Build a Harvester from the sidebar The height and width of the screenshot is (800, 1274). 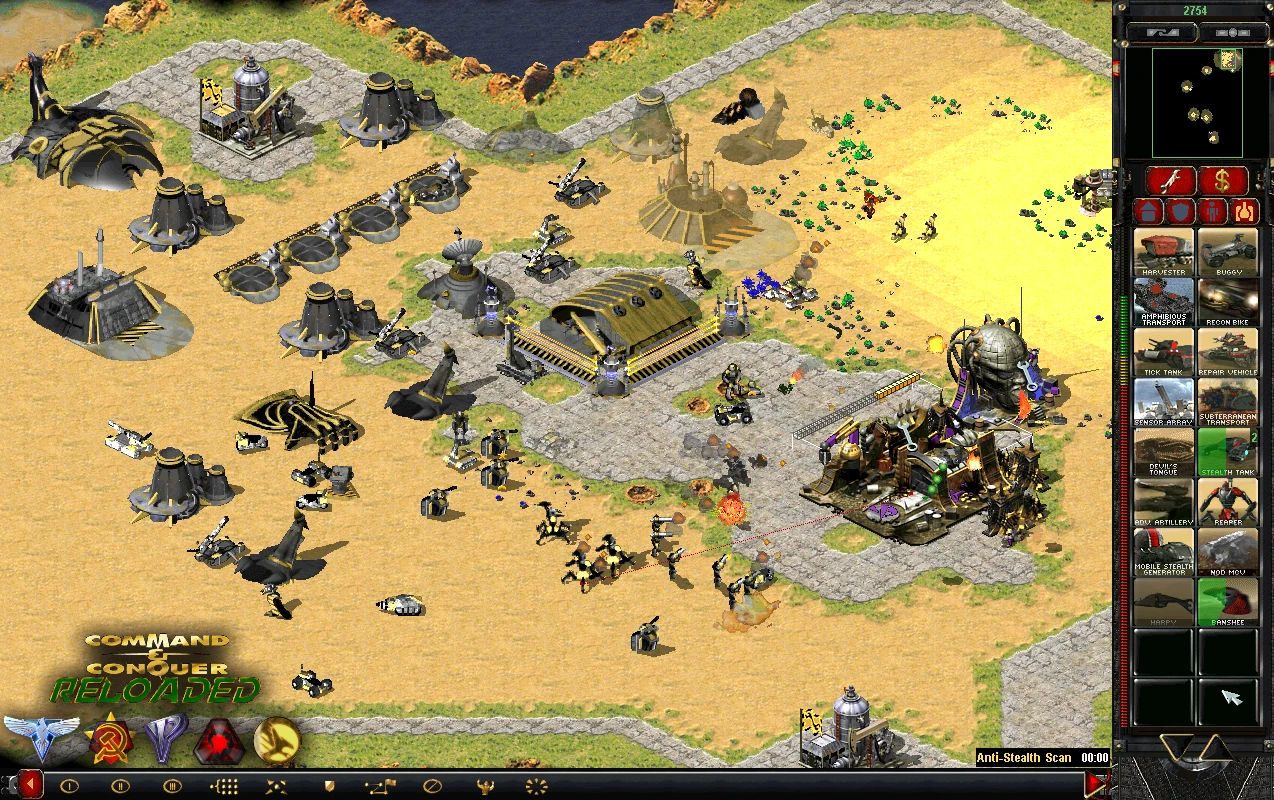[x=1164, y=252]
